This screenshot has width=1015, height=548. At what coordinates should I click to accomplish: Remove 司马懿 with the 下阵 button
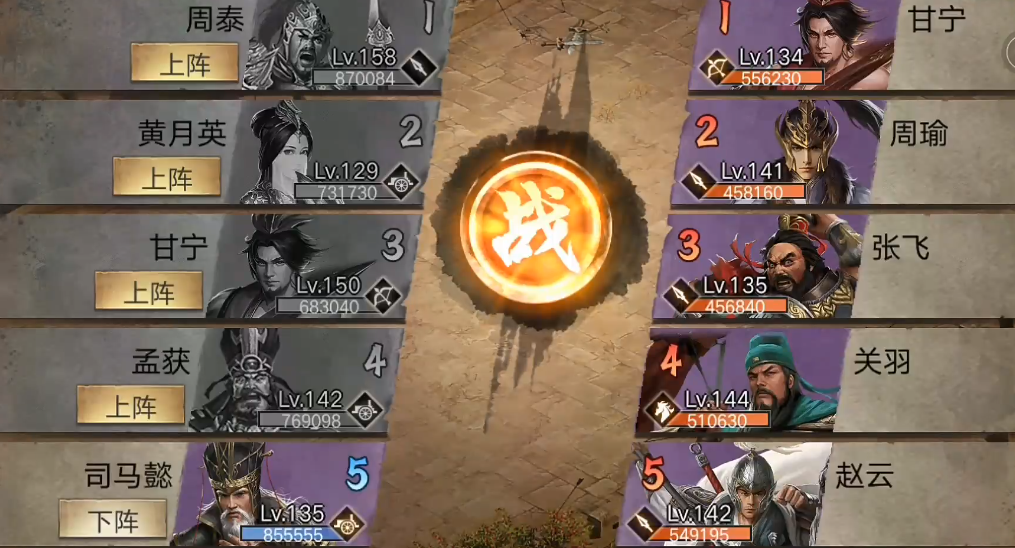click(x=113, y=519)
